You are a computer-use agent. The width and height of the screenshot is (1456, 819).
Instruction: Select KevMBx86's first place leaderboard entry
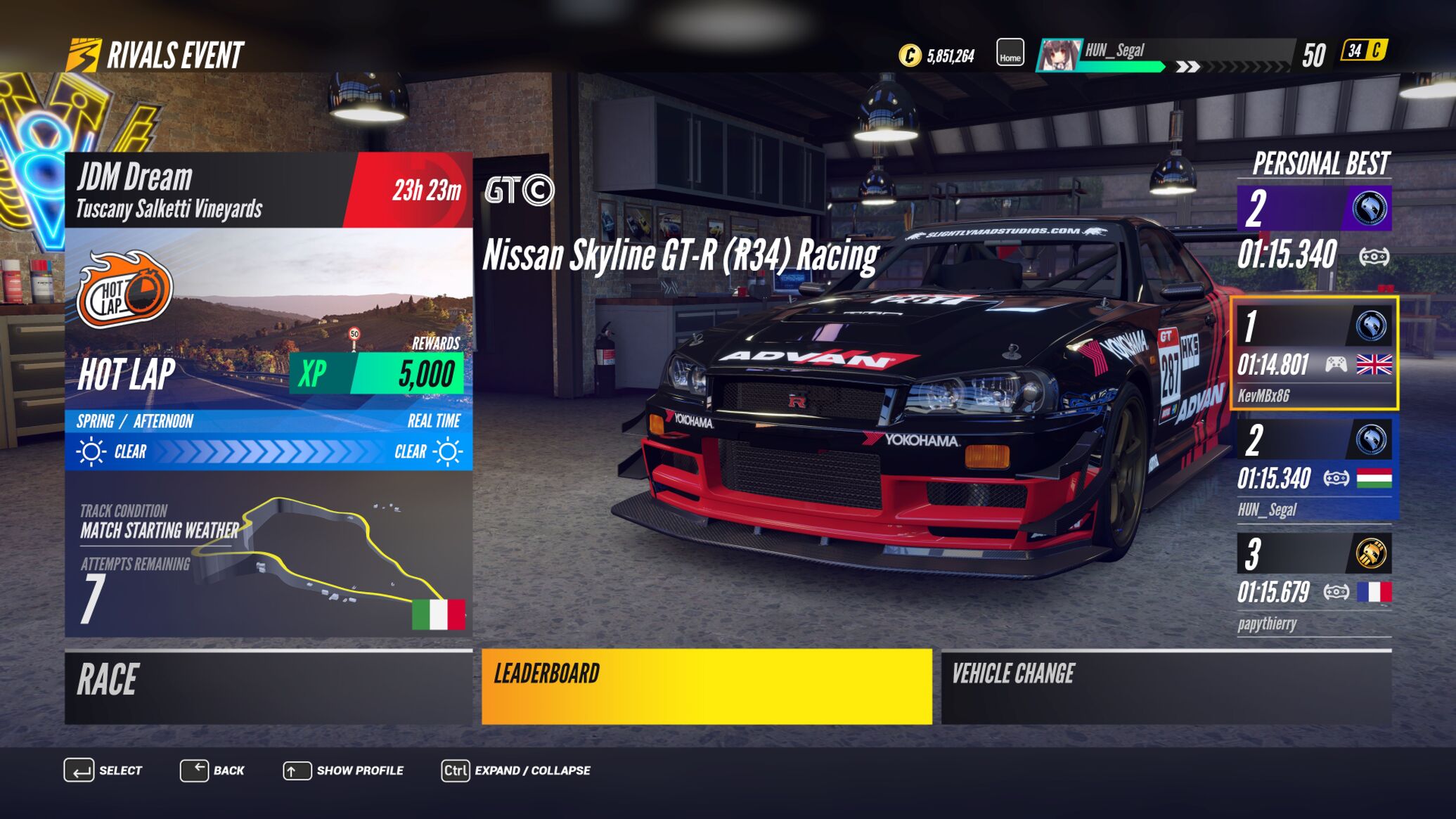tap(1313, 354)
